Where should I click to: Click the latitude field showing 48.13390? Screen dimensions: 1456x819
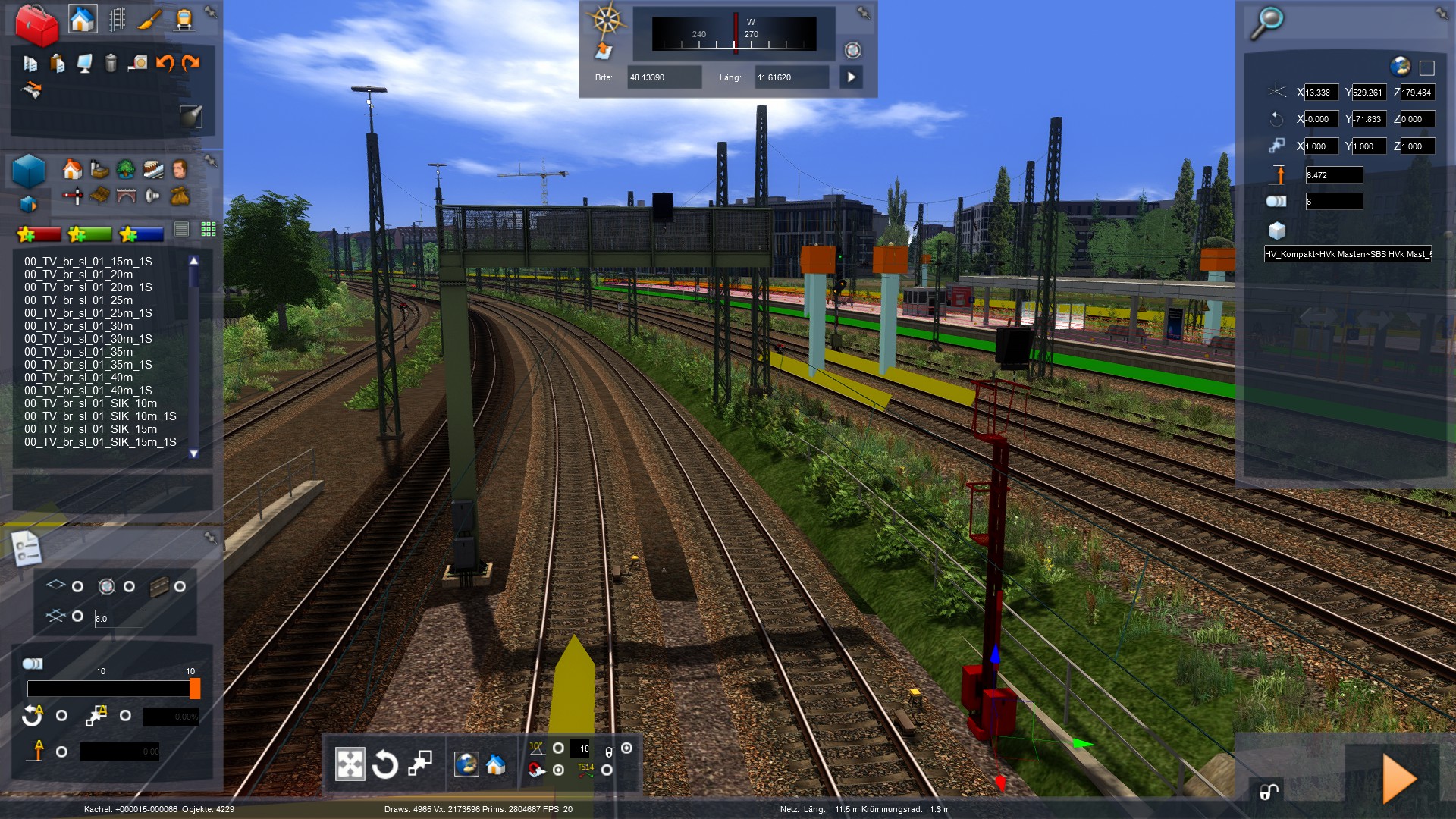point(664,77)
